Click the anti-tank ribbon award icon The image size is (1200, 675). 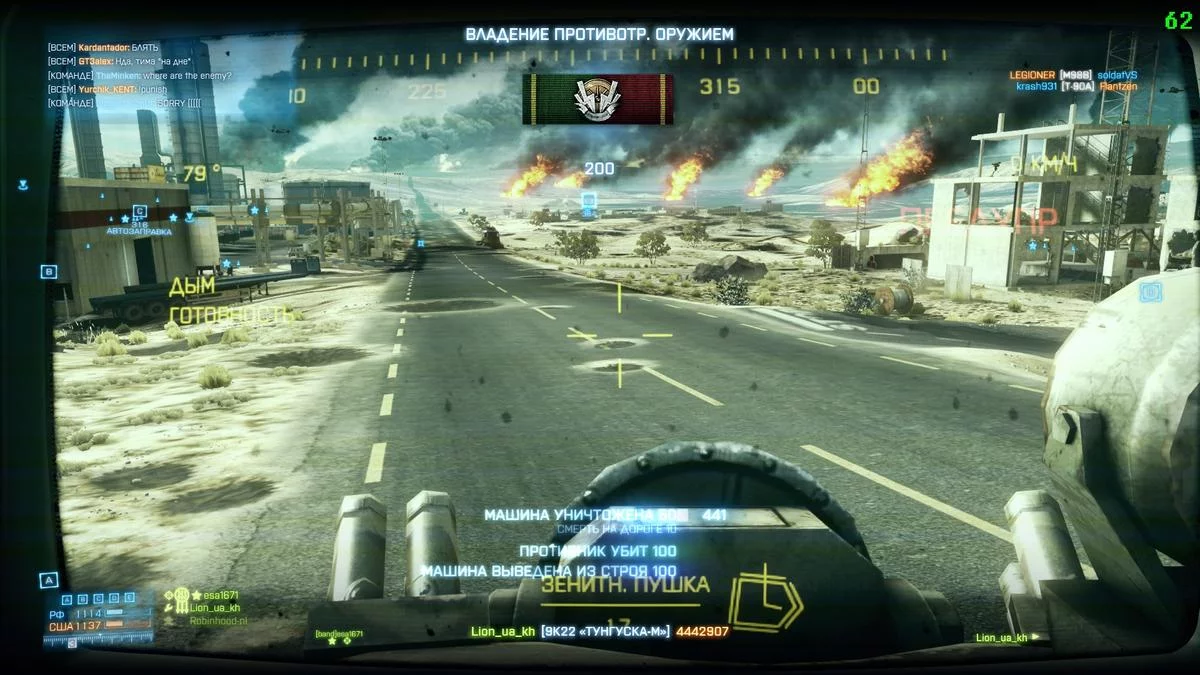click(x=597, y=99)
